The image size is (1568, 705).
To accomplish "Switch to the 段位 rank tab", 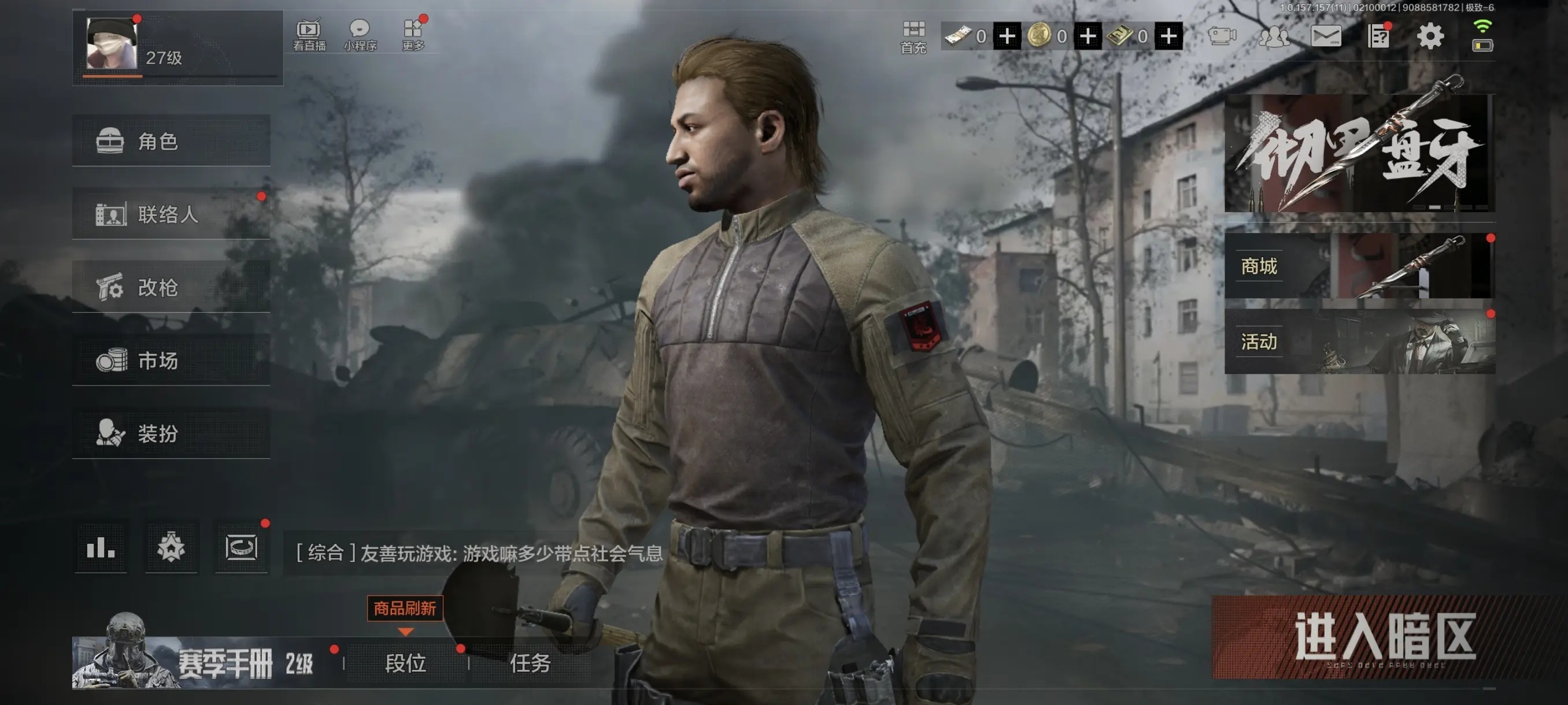I will coord(405,663).
